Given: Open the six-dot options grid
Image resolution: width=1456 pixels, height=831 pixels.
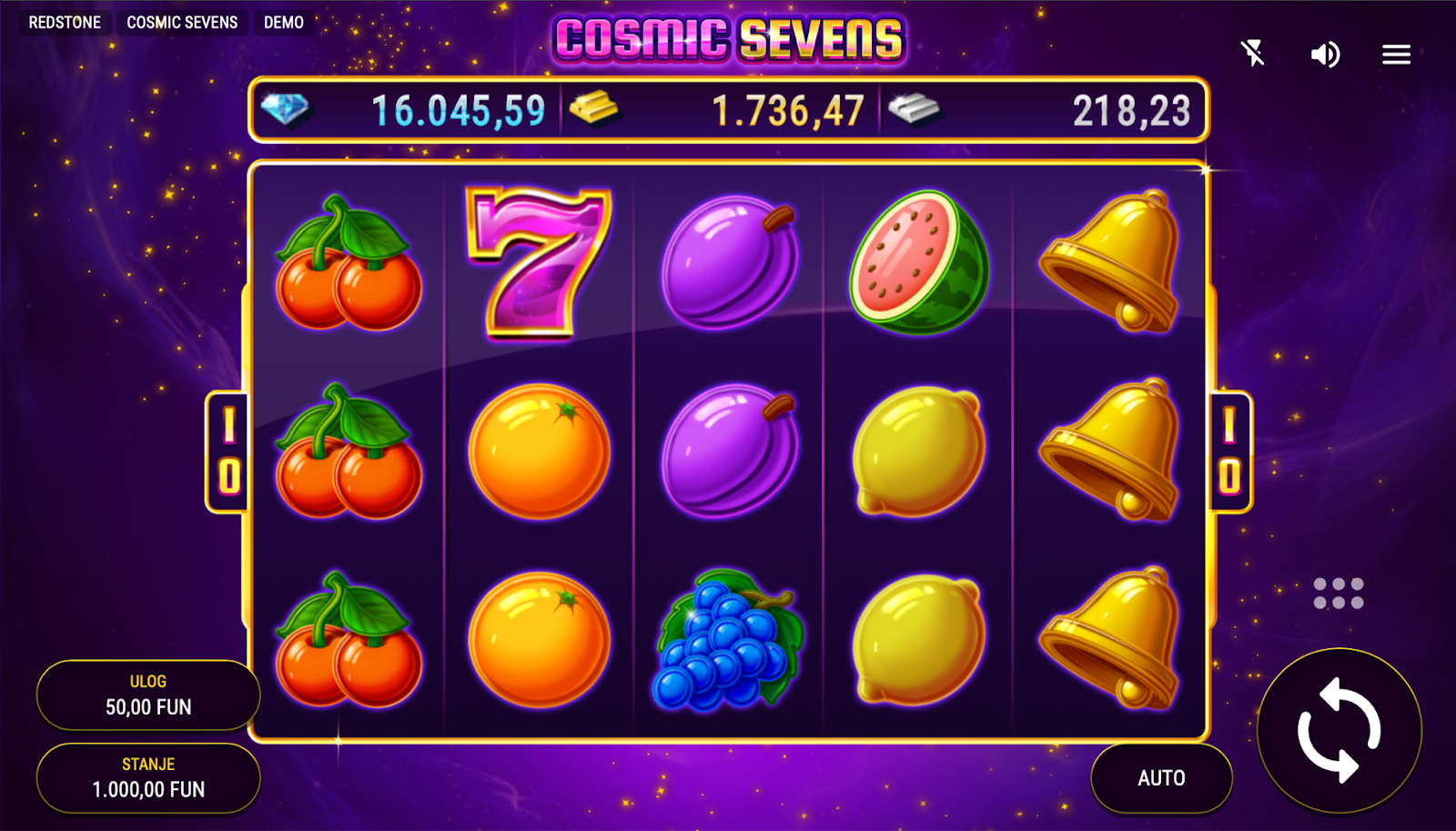Looking at the screenshot, I should [1338, 593].
